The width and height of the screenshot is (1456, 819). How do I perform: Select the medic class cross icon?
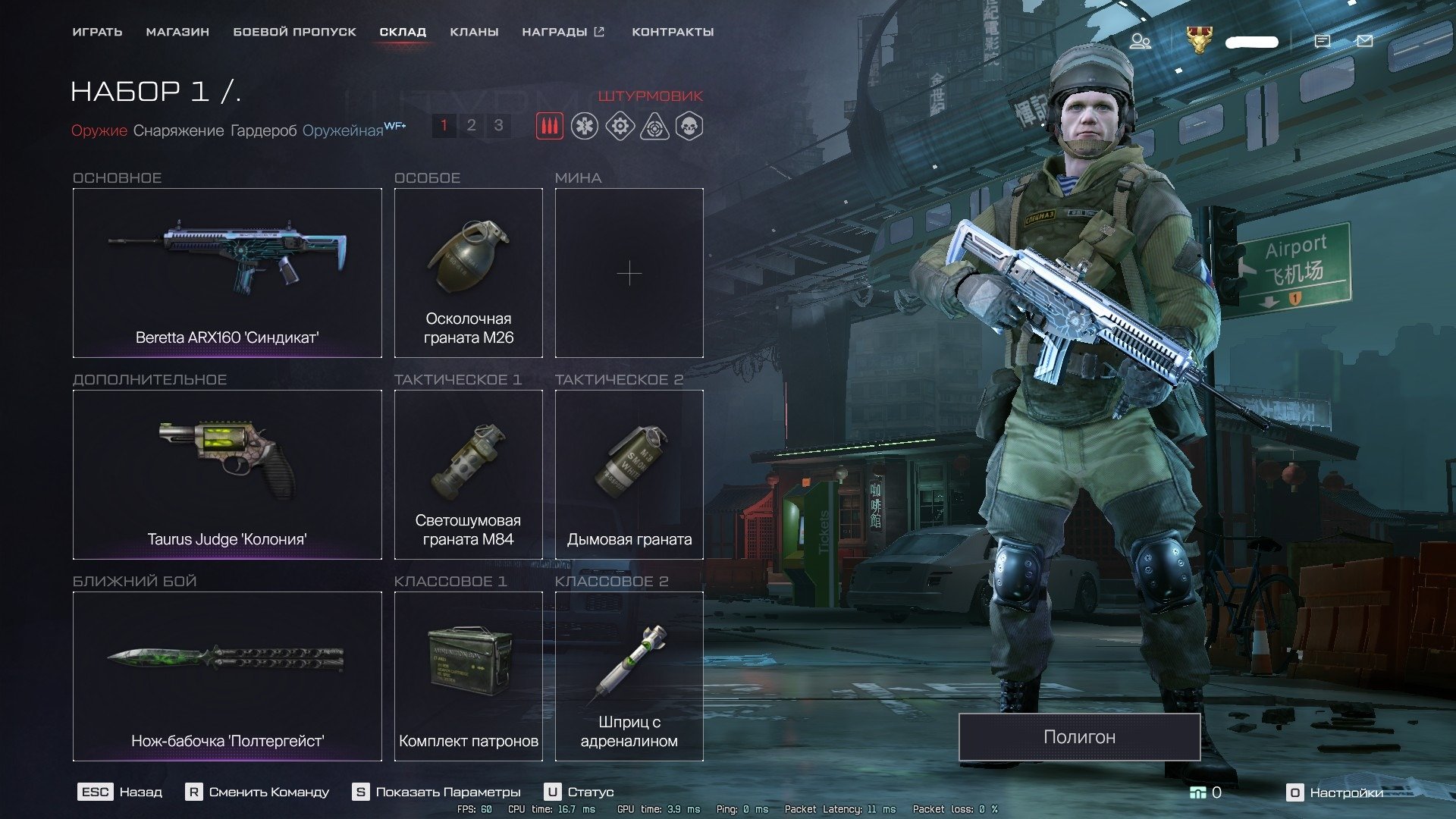tap(585, 126)
